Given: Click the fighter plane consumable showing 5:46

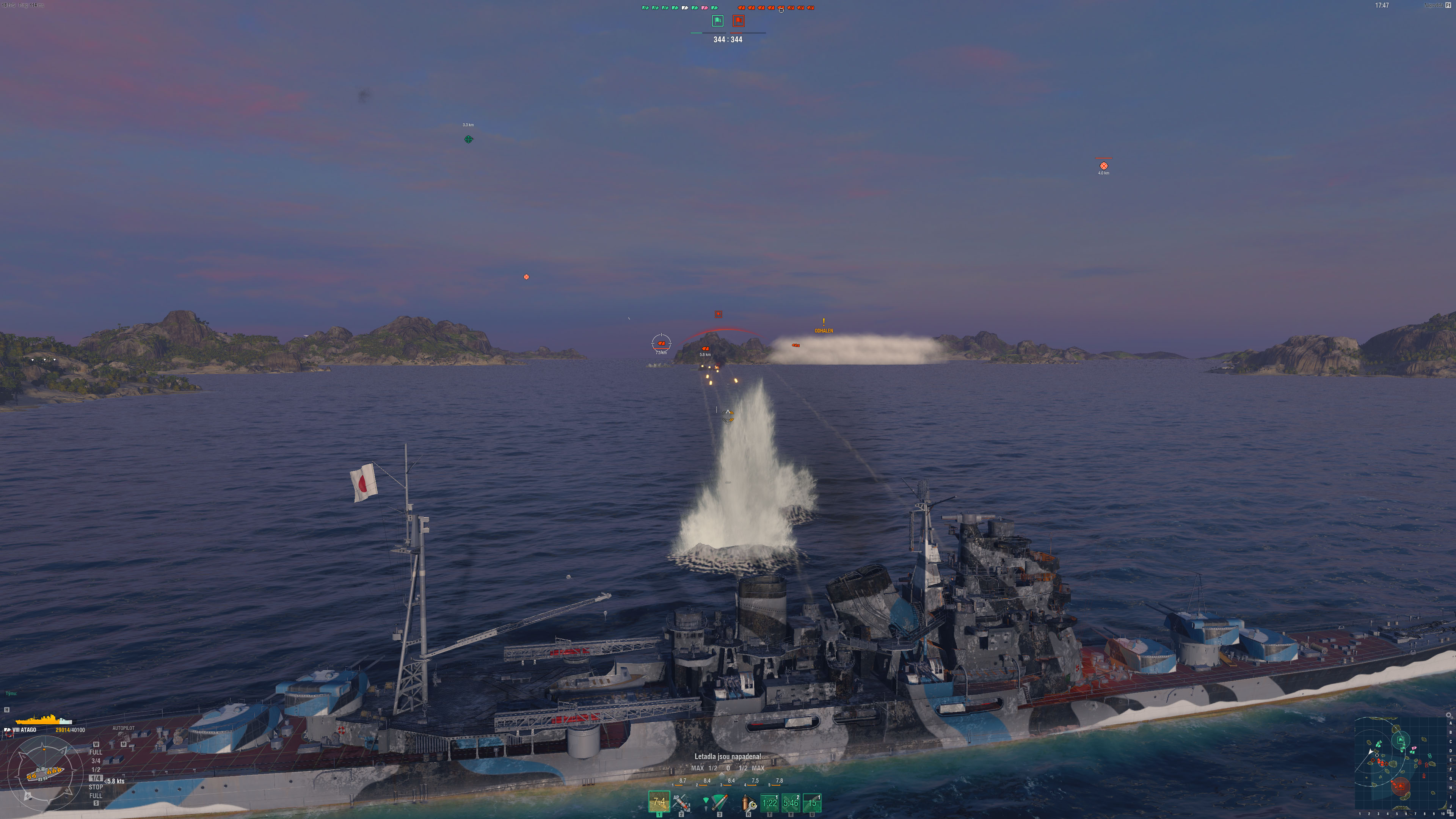Looking at the screenshot, I should click(791, 802).
